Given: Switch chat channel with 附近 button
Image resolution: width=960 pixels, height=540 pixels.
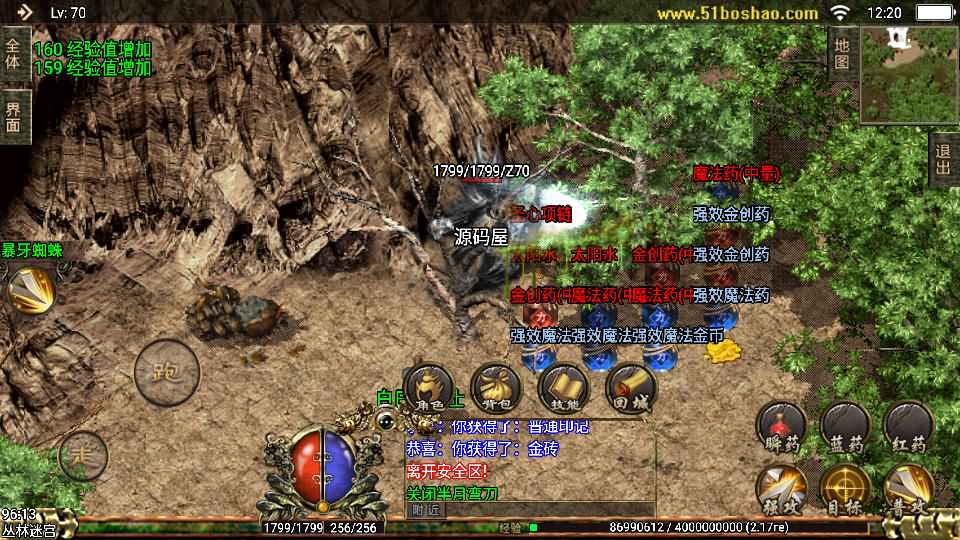Looking at the screenshot, I should 425,509.
